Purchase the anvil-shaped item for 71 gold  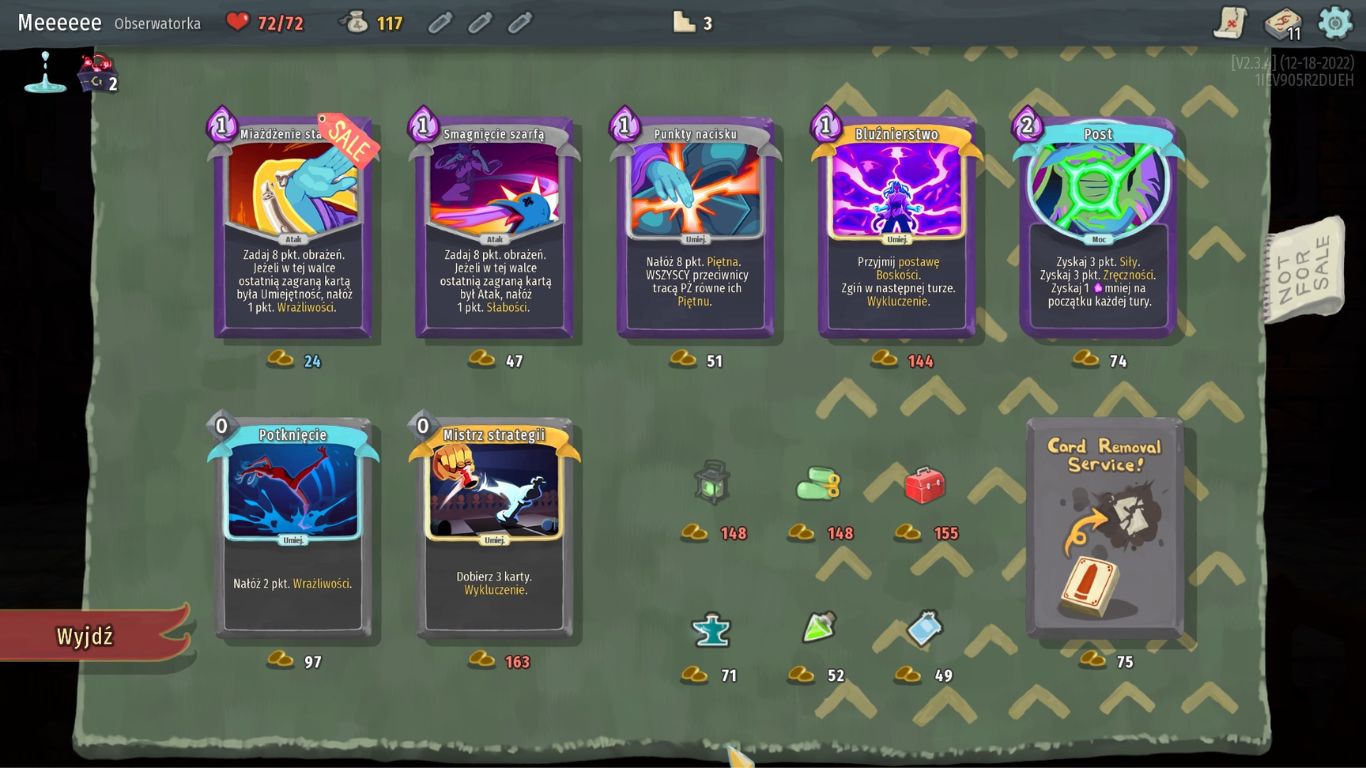[x=711, y=630]
